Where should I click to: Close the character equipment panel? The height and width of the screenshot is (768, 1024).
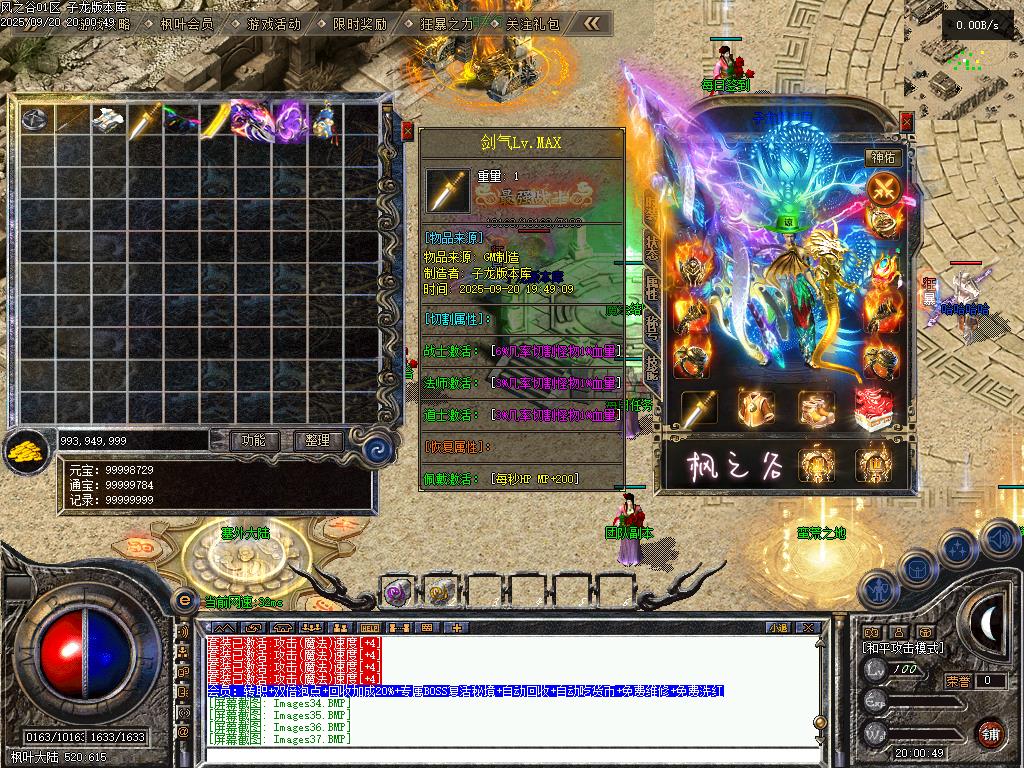pos(906,121)
